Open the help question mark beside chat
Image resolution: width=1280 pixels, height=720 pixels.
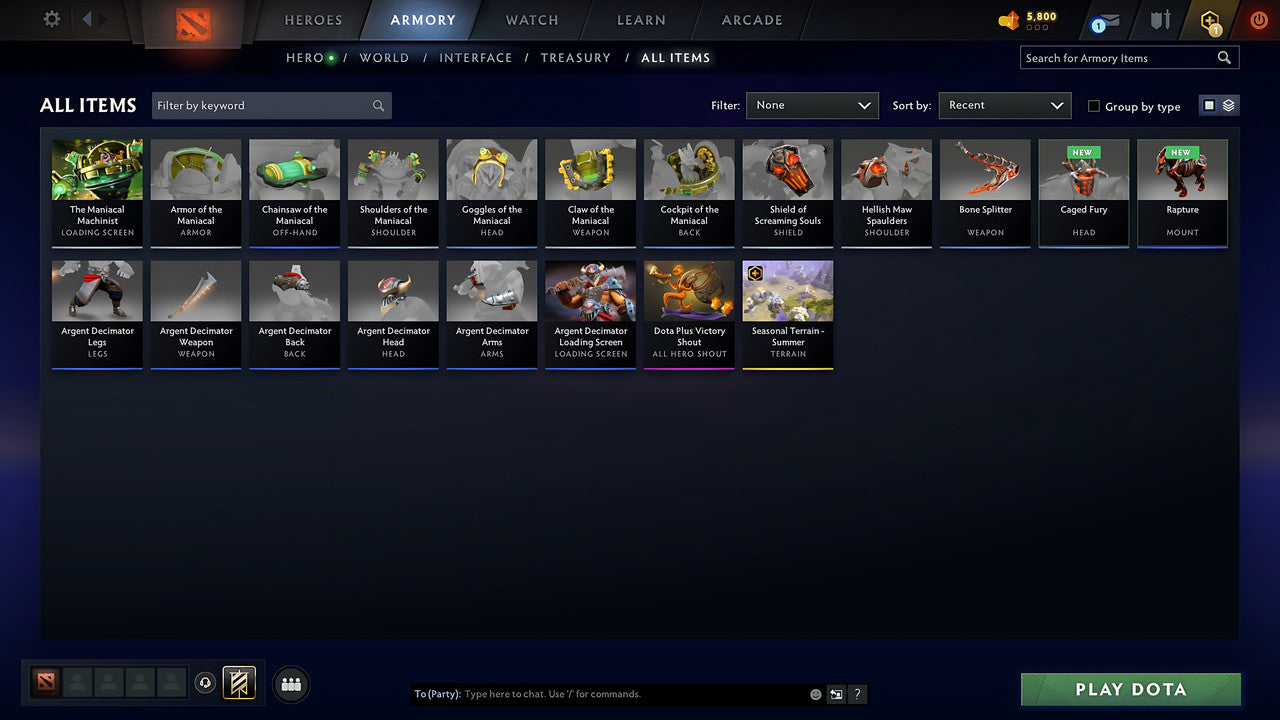[857, 693]
